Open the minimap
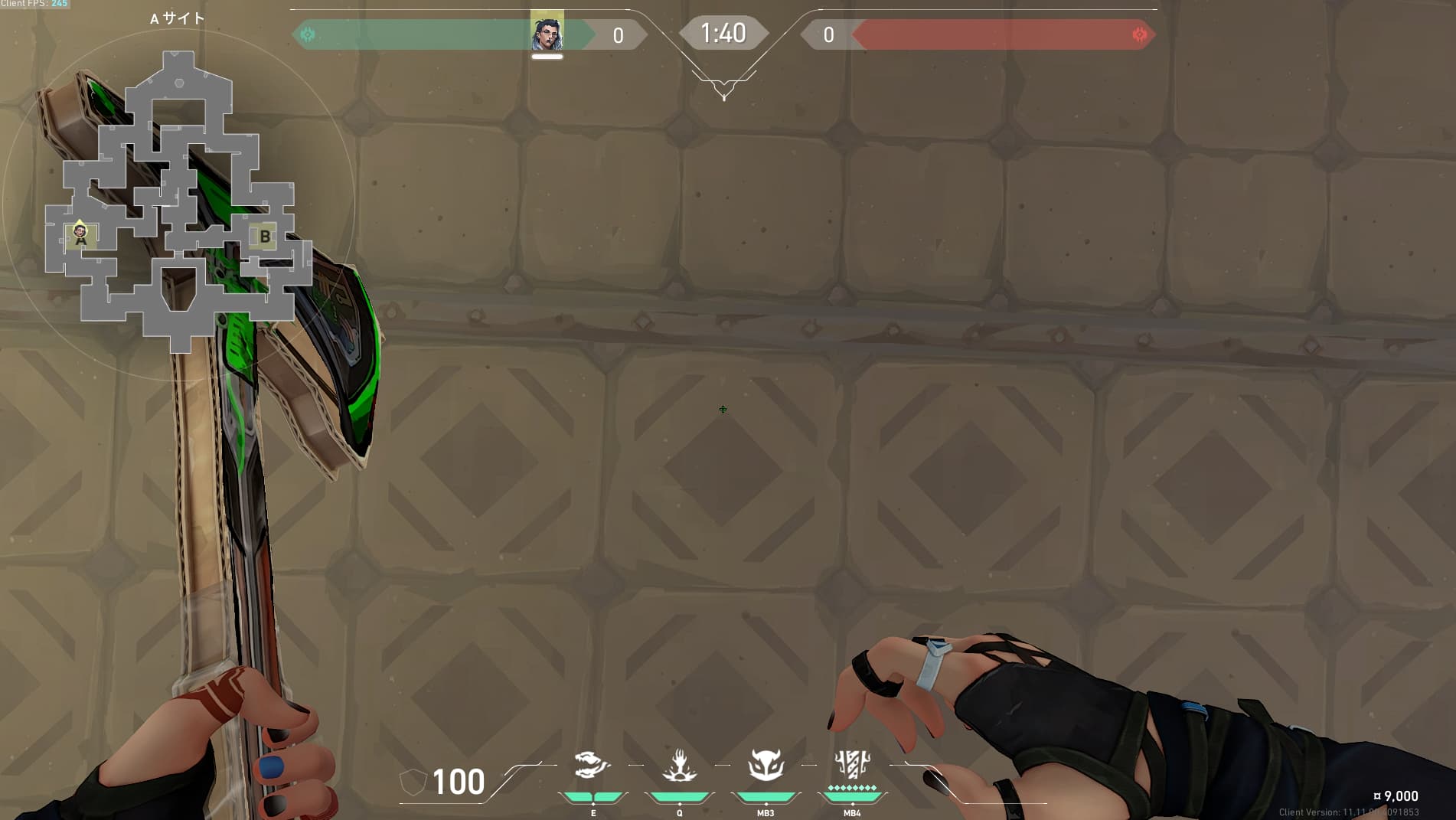 click(178, 203)
